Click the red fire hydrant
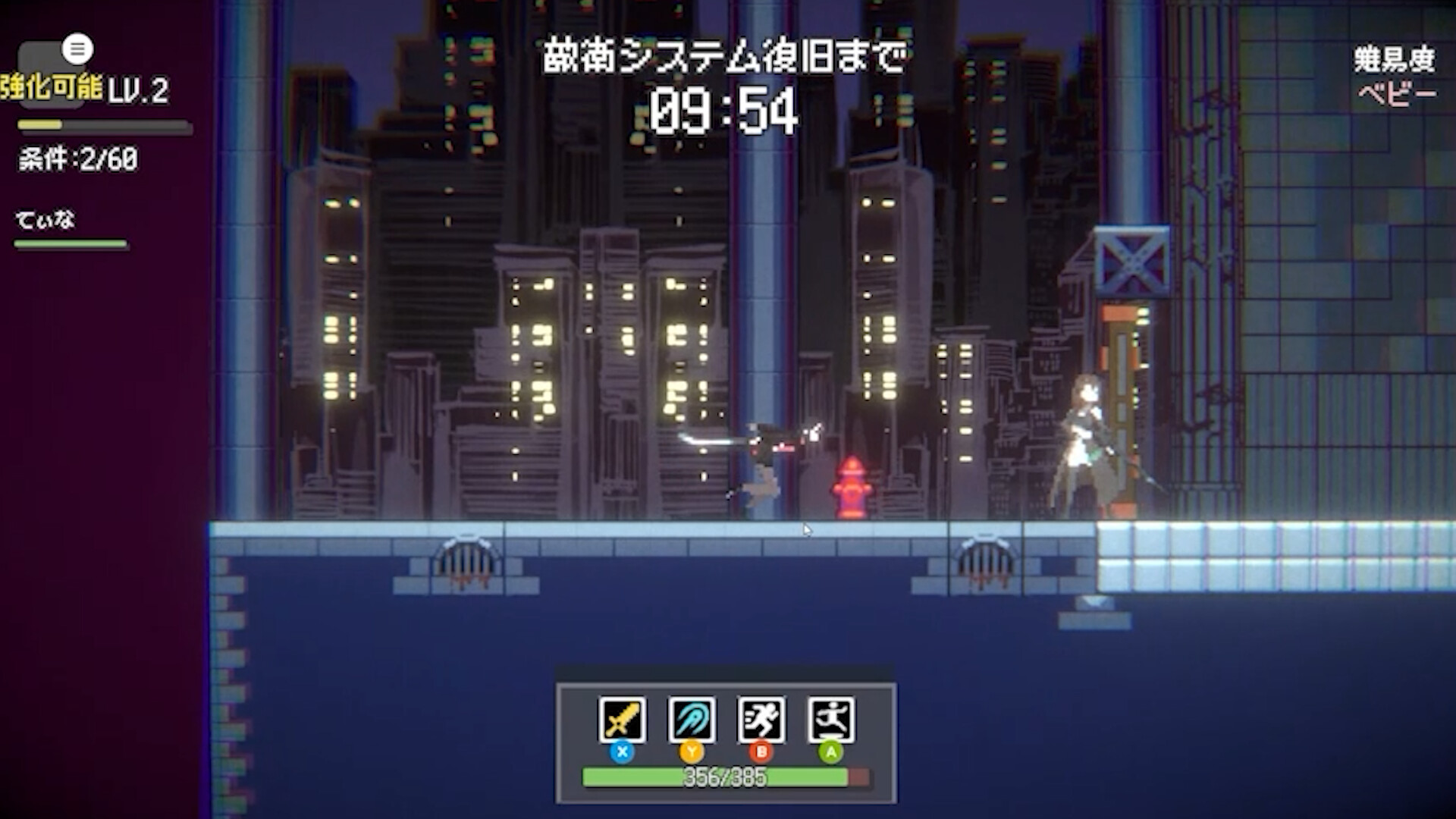The width and height of the screenshot is (1456, 819). click(851, 485)
